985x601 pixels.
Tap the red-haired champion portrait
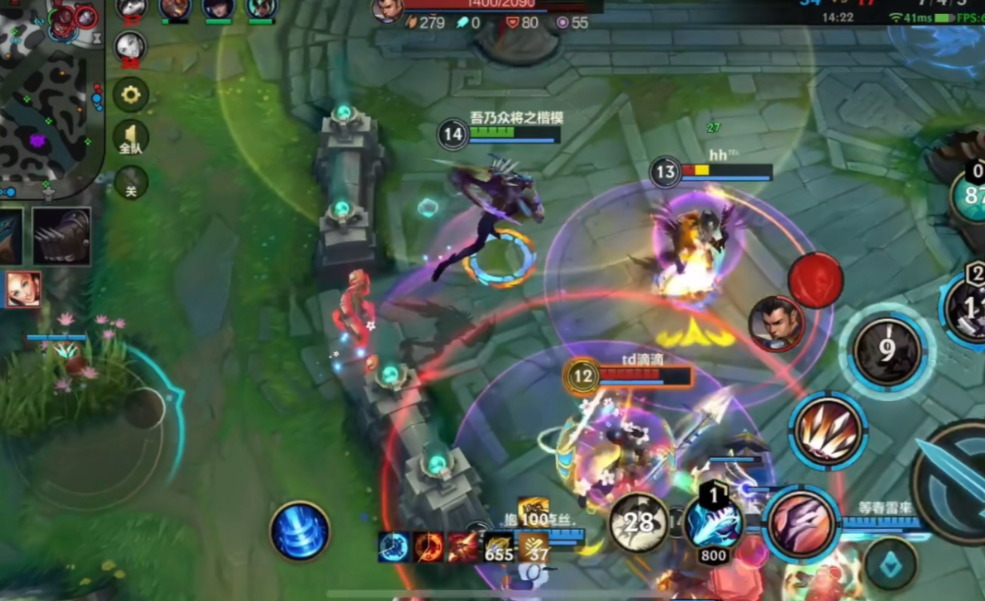click(24, 289)
